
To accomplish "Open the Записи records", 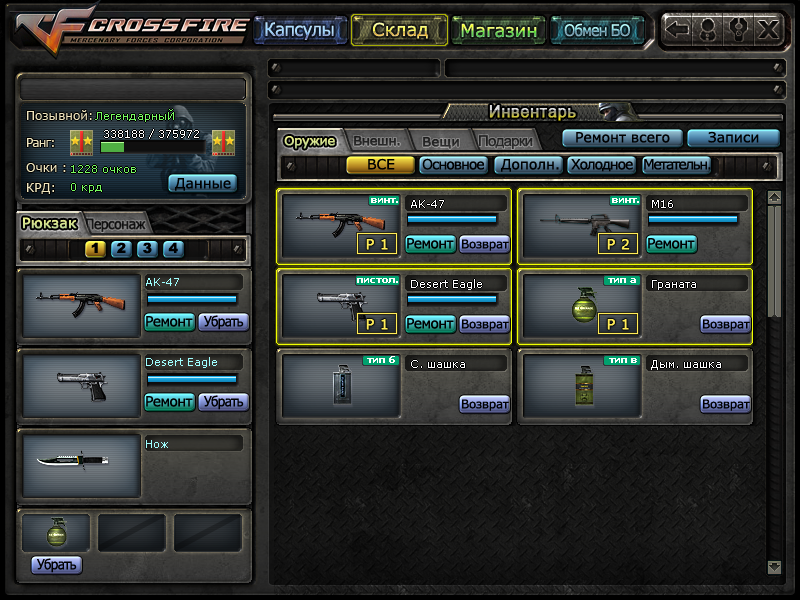I will click(x=733, y=138).
